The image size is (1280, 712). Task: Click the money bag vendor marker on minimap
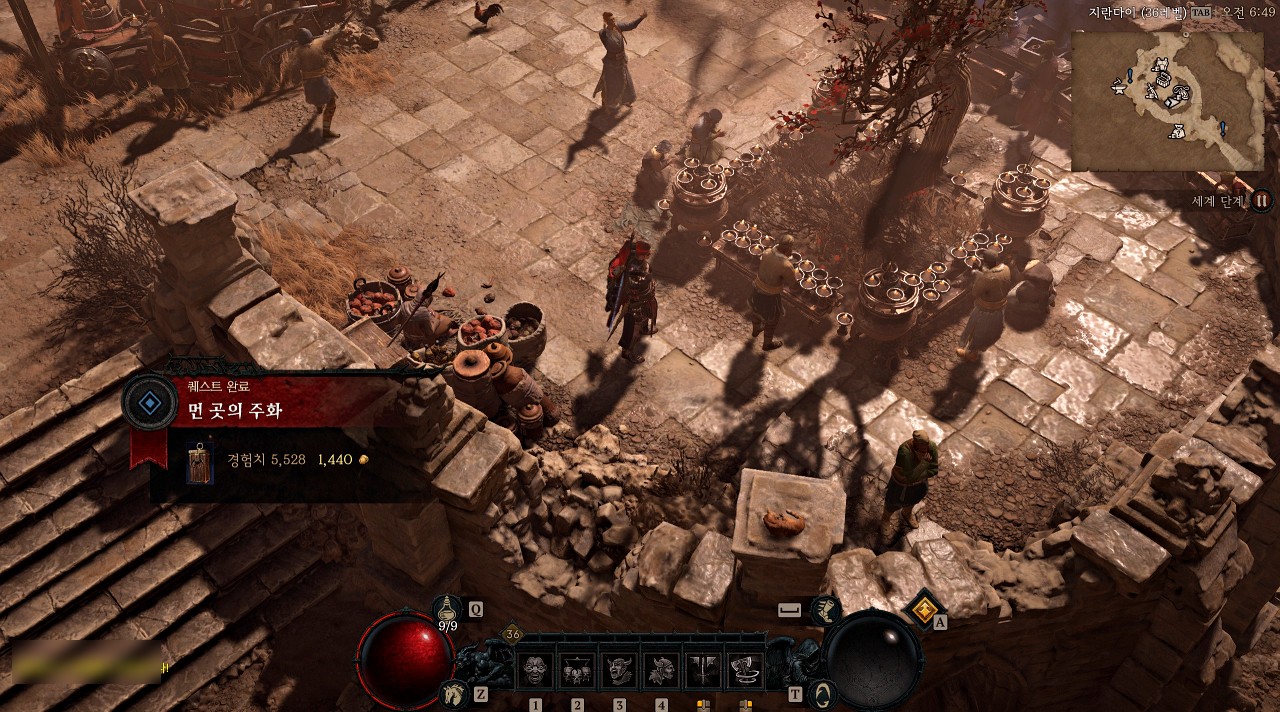point(1178,130)
